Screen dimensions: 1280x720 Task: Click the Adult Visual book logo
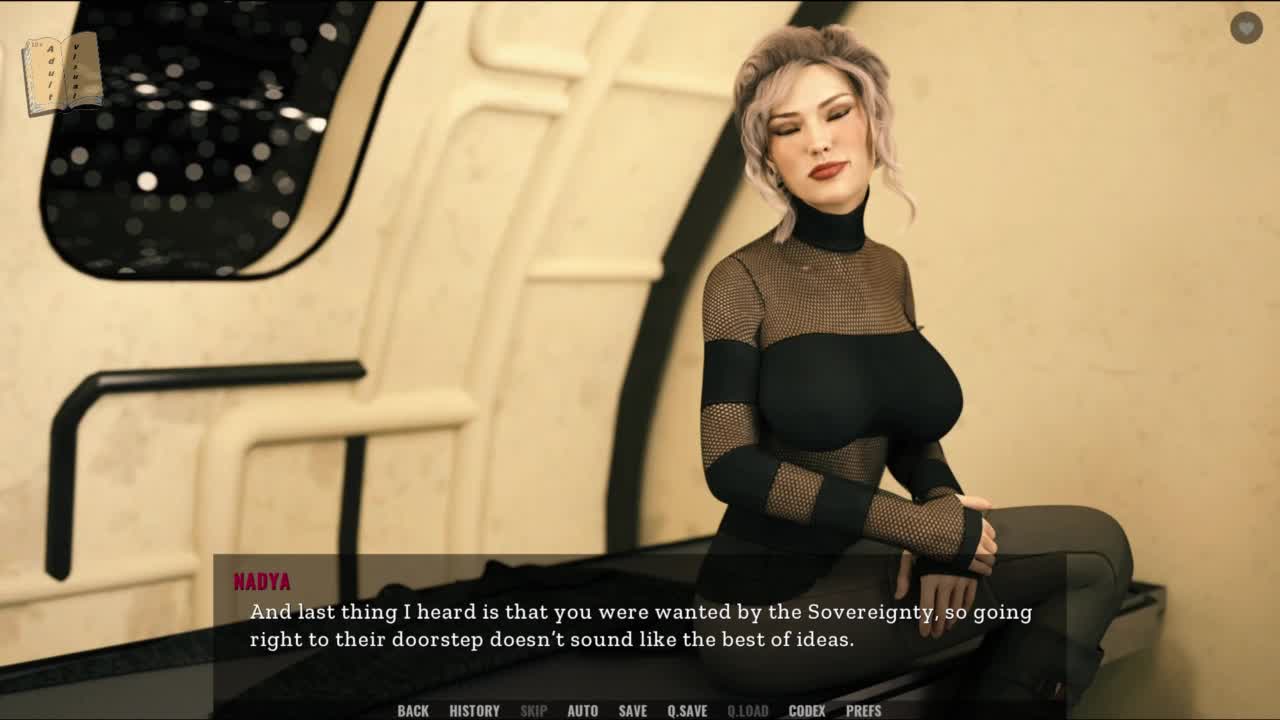click(x=62, y=73)
